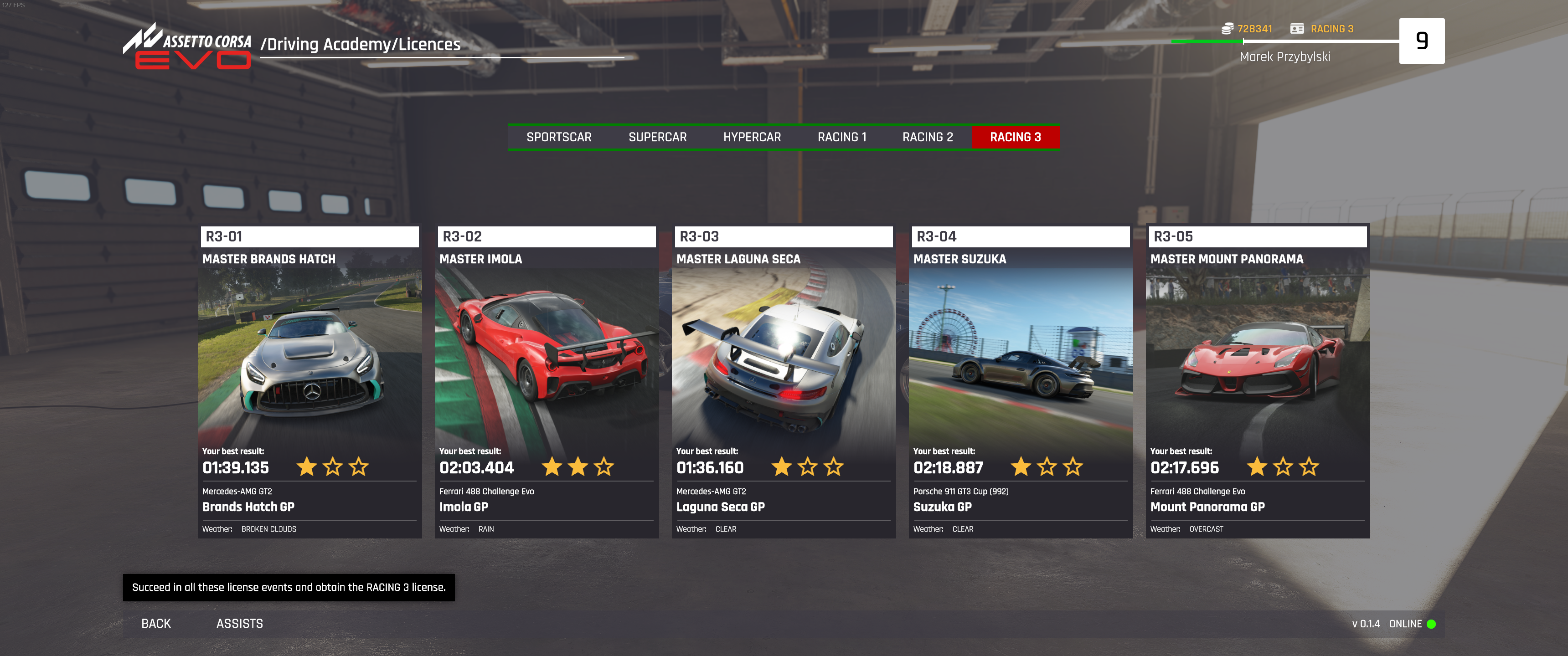The width and height of the screenshot is (1568, 656).
Task: Show the RACING 1 licence events
Action: tap(841, 138)
